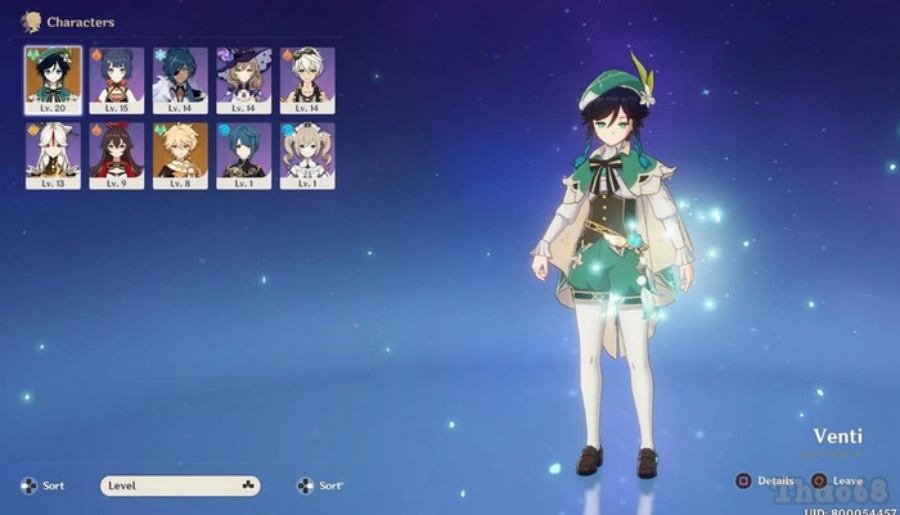Choose Bennett's Lv. 14 portrait
The width and height of the screenshot is (900, 515).
(x=308, y=79)
